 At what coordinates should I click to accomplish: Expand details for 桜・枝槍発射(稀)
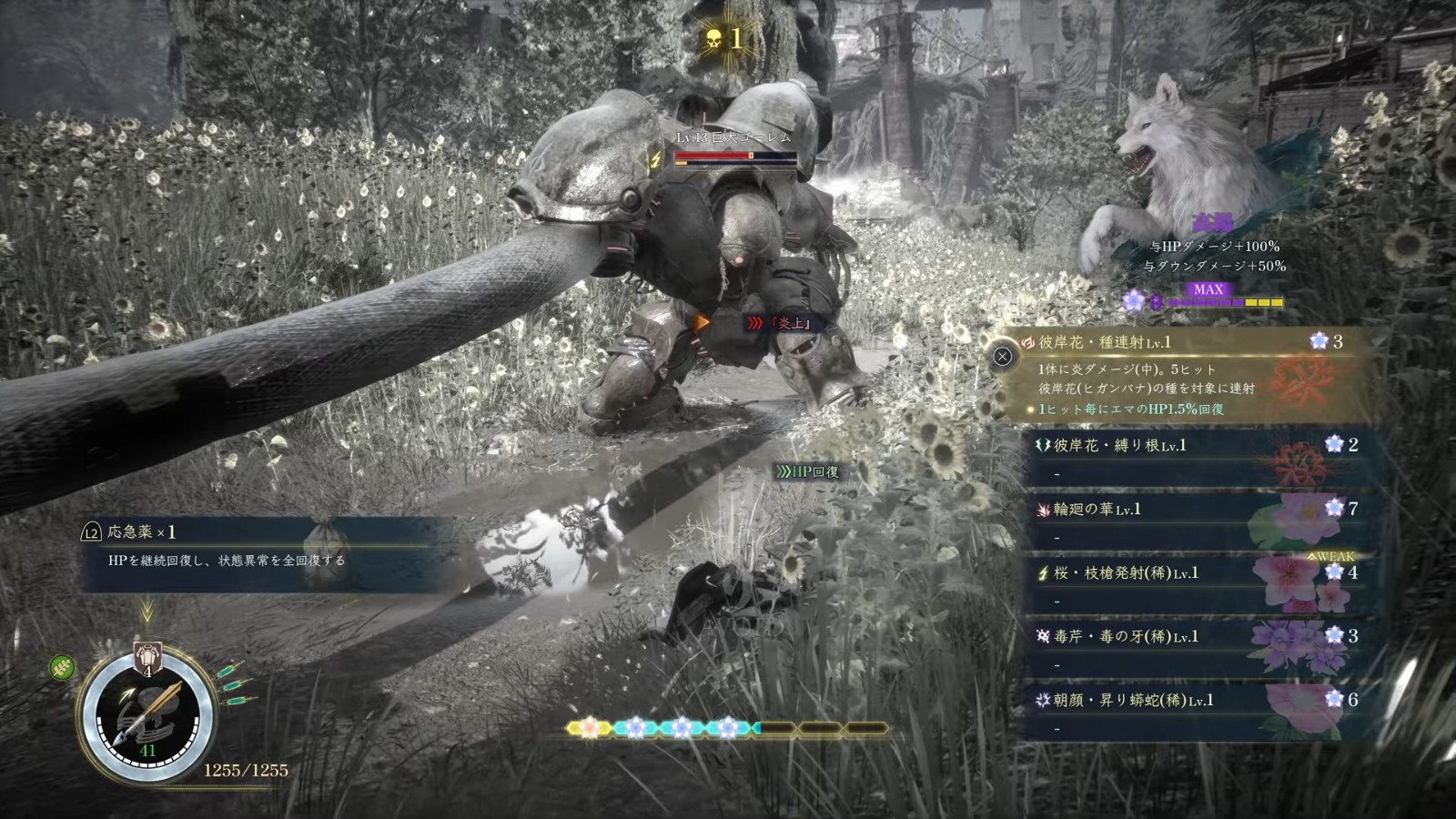coord(1174,571)
